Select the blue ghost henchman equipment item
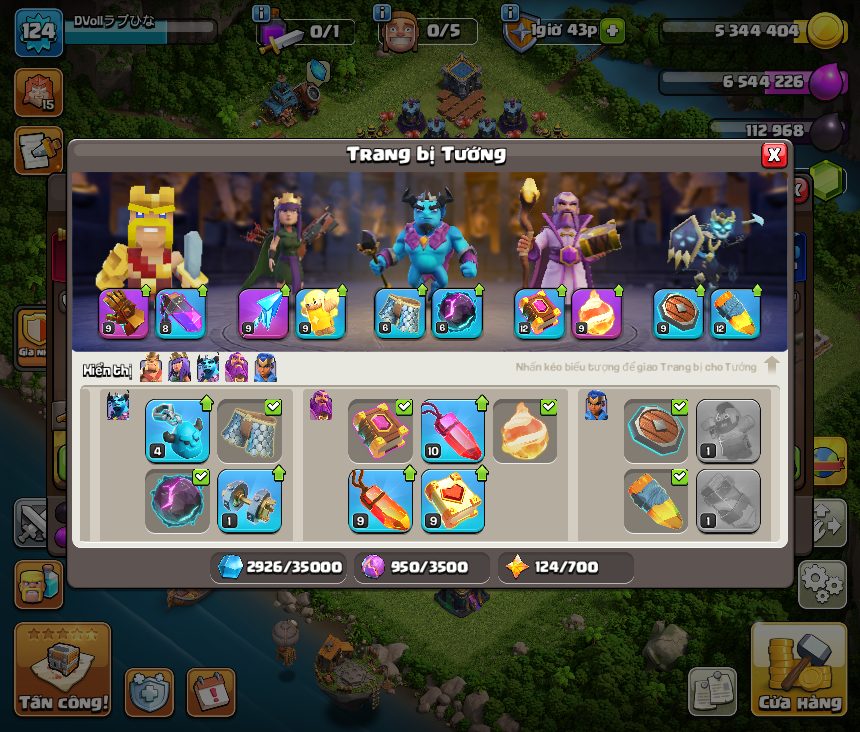 coord(177,431)
